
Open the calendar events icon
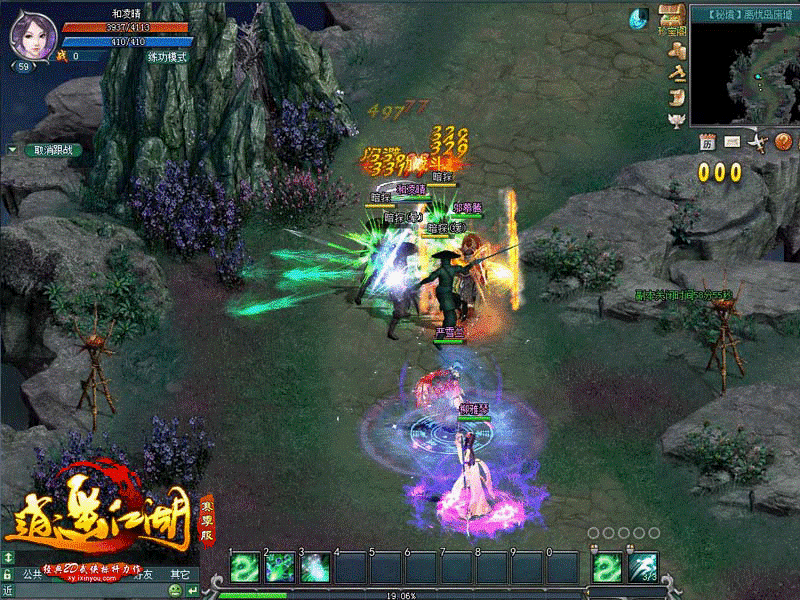[707, 141]
